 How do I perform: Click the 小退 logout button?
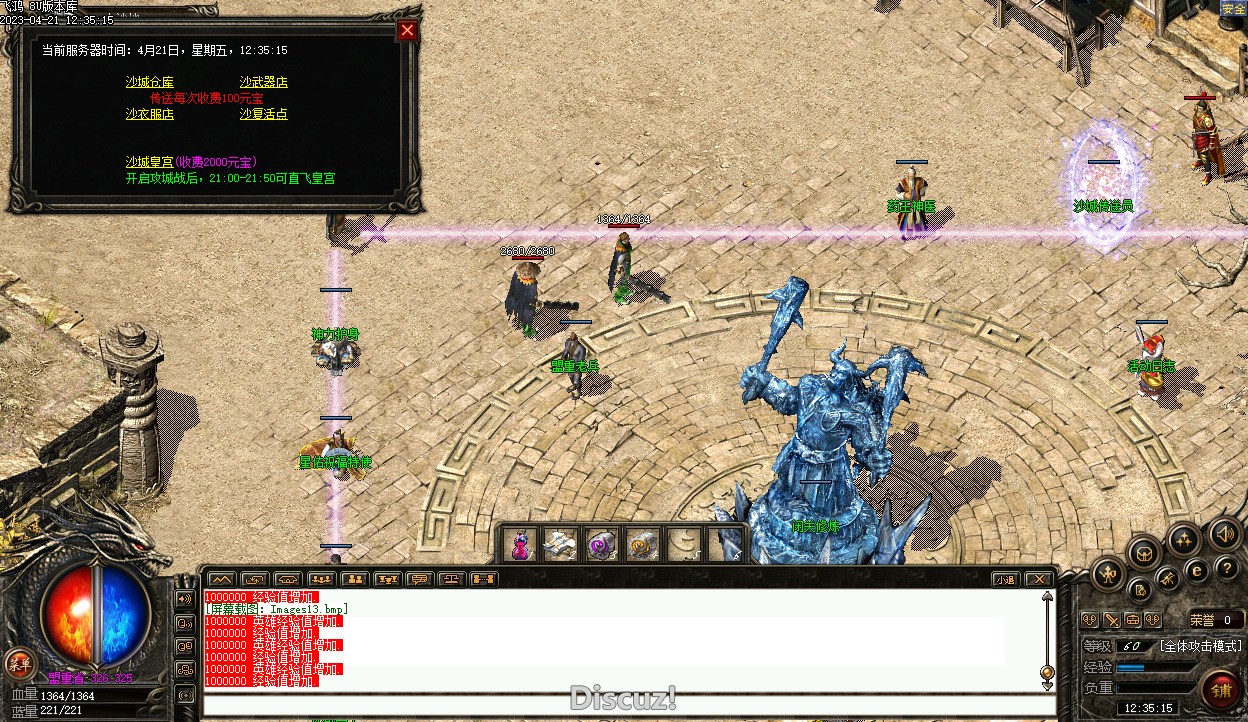pyautogui.click(x=1005, y=579)
